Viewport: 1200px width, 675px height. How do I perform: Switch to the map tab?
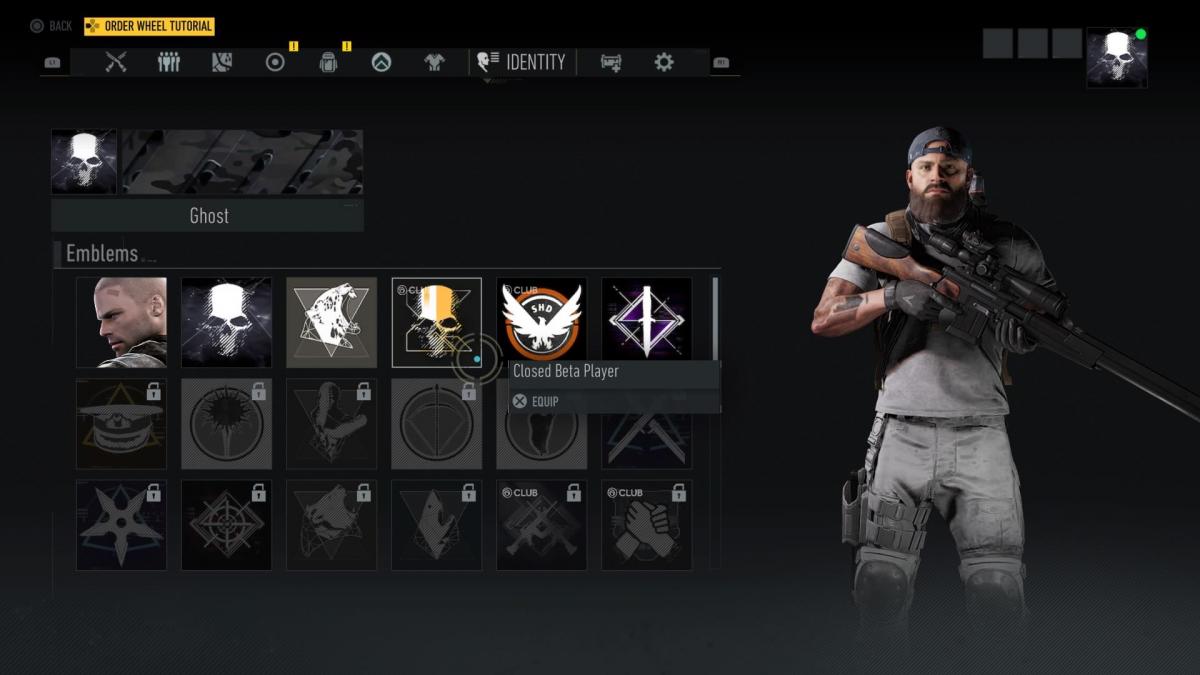click(222, 62)
